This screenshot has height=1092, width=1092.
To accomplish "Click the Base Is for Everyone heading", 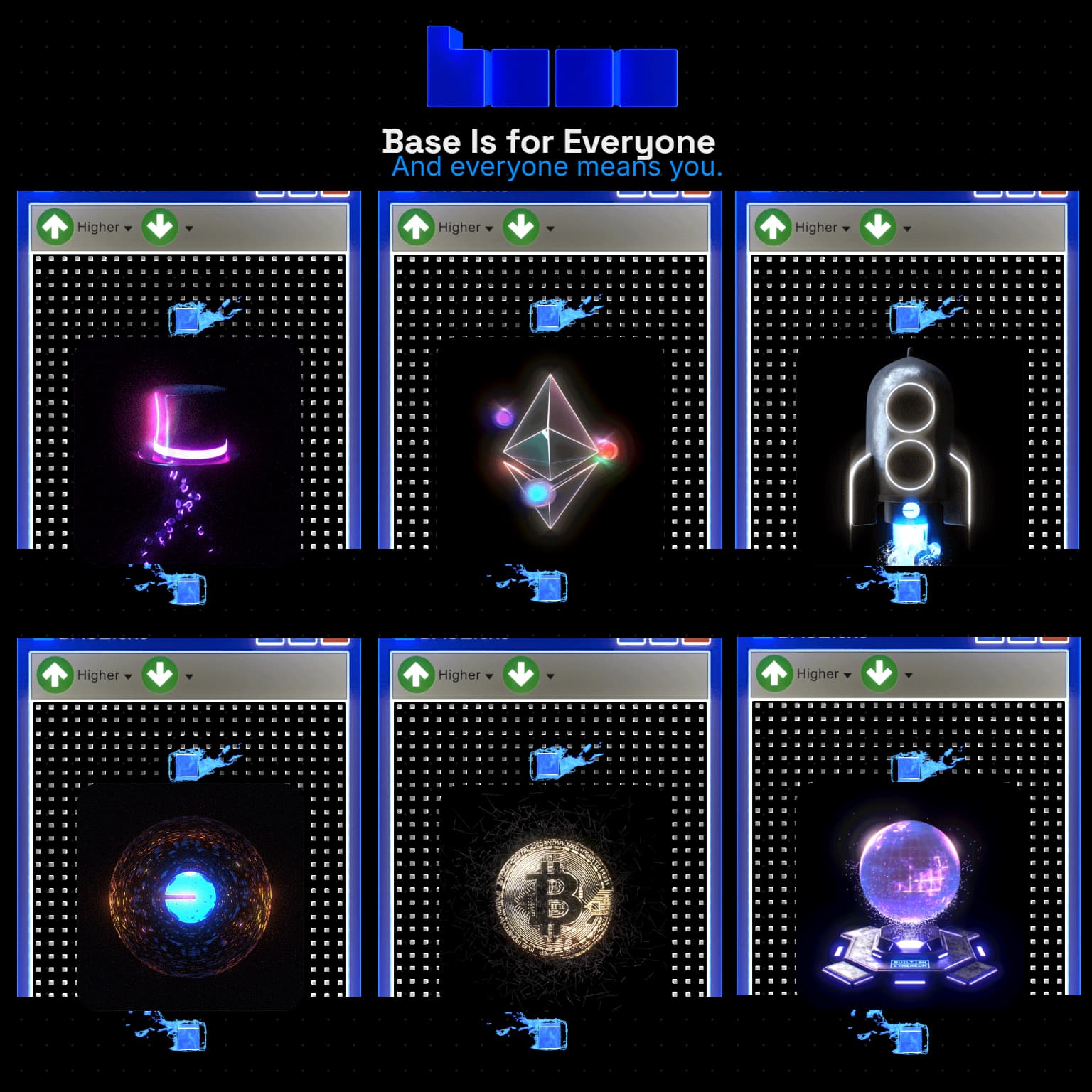I will pyautogui.click(x=548, y=141).
